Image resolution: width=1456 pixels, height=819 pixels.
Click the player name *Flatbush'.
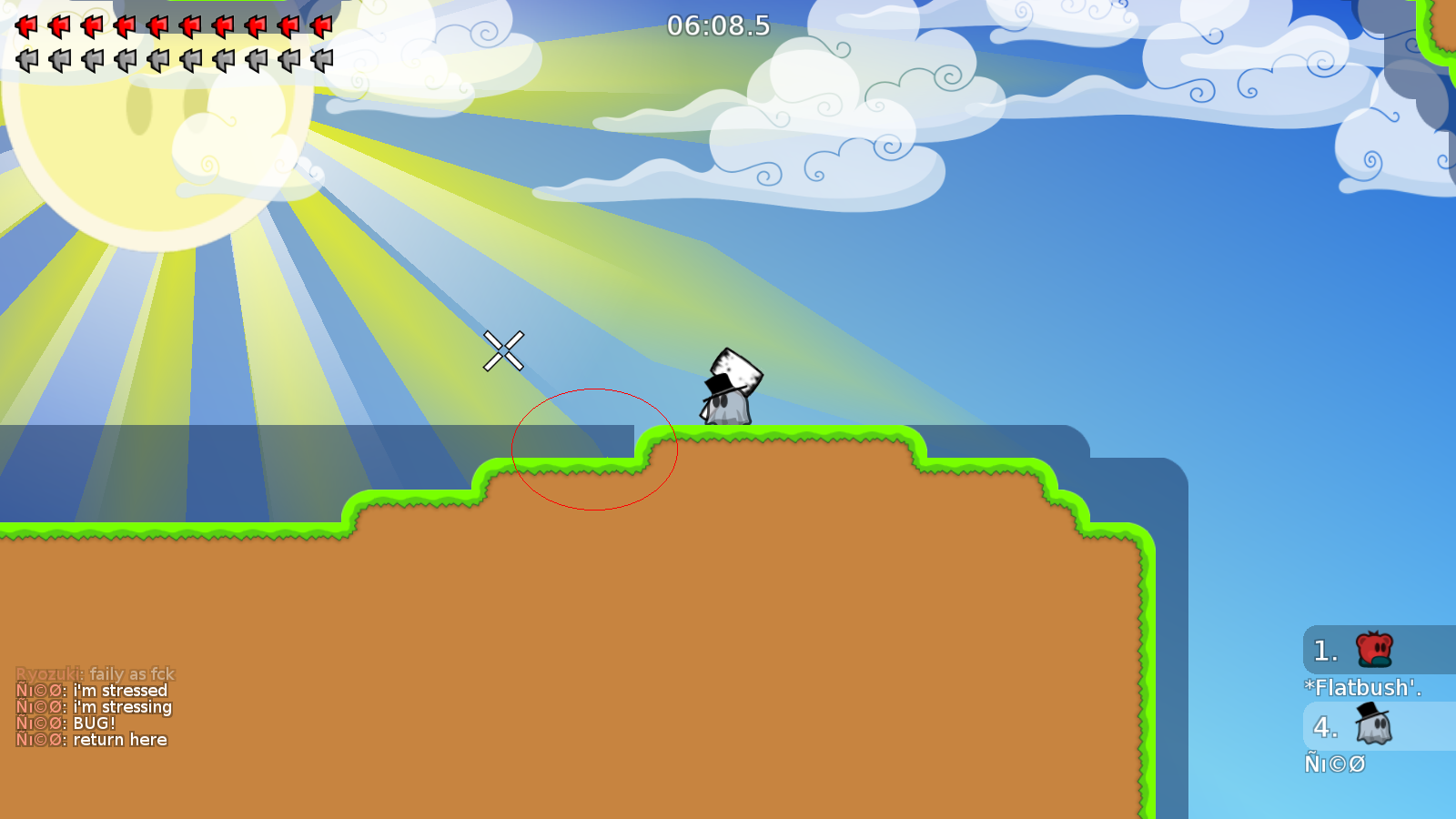[1361, 688]
